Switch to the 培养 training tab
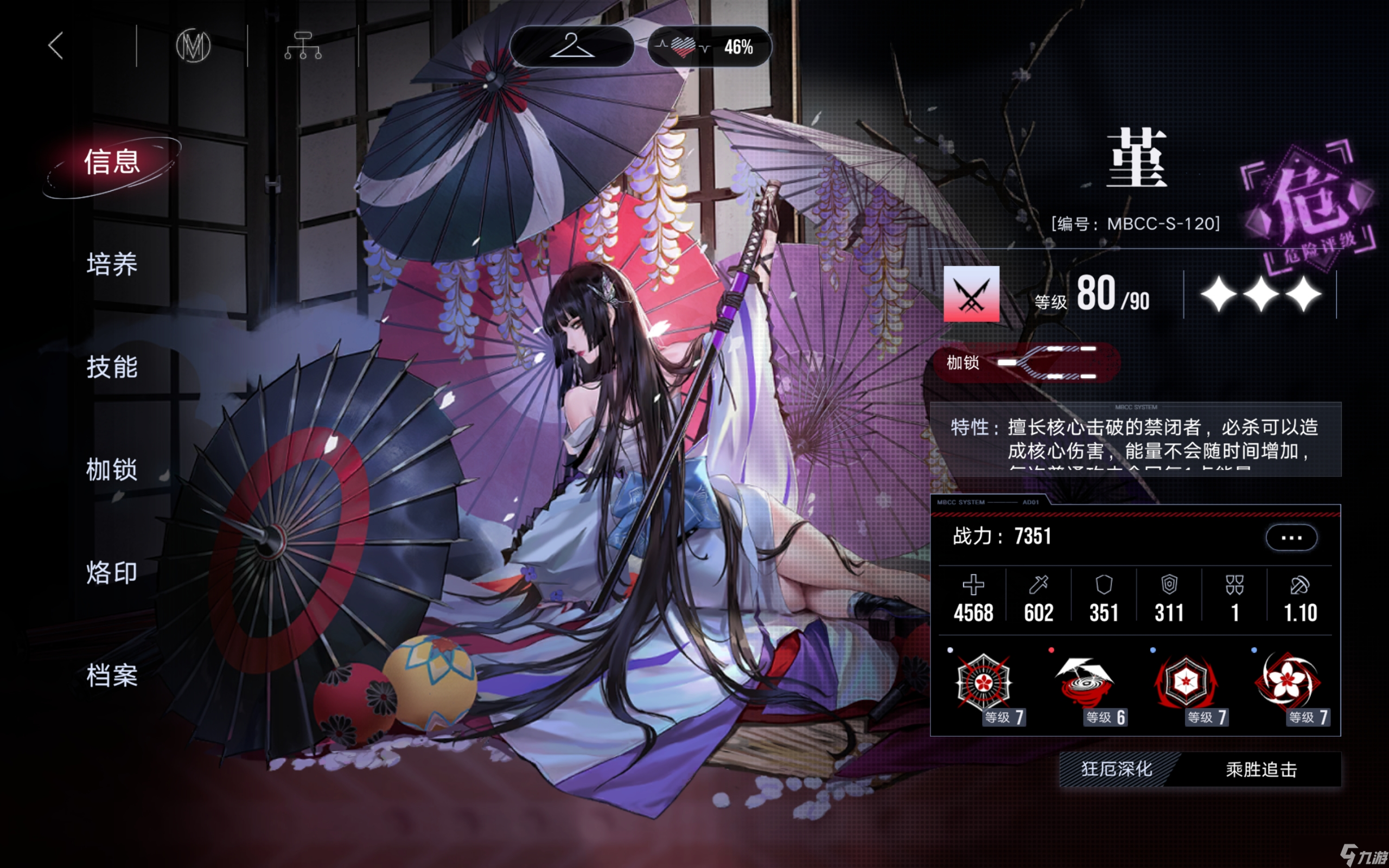Screen dimensions: 1389x868 [x=112, y=264]
